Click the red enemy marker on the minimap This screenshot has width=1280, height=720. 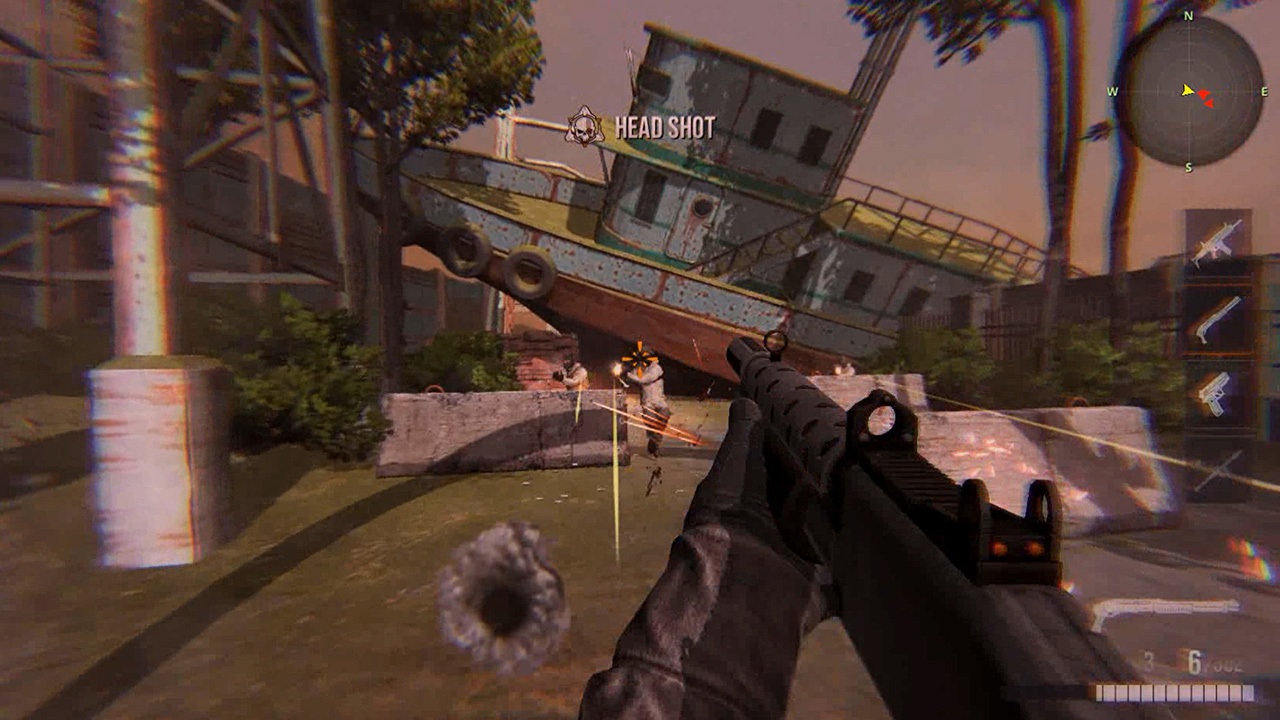coord(1204,94)
